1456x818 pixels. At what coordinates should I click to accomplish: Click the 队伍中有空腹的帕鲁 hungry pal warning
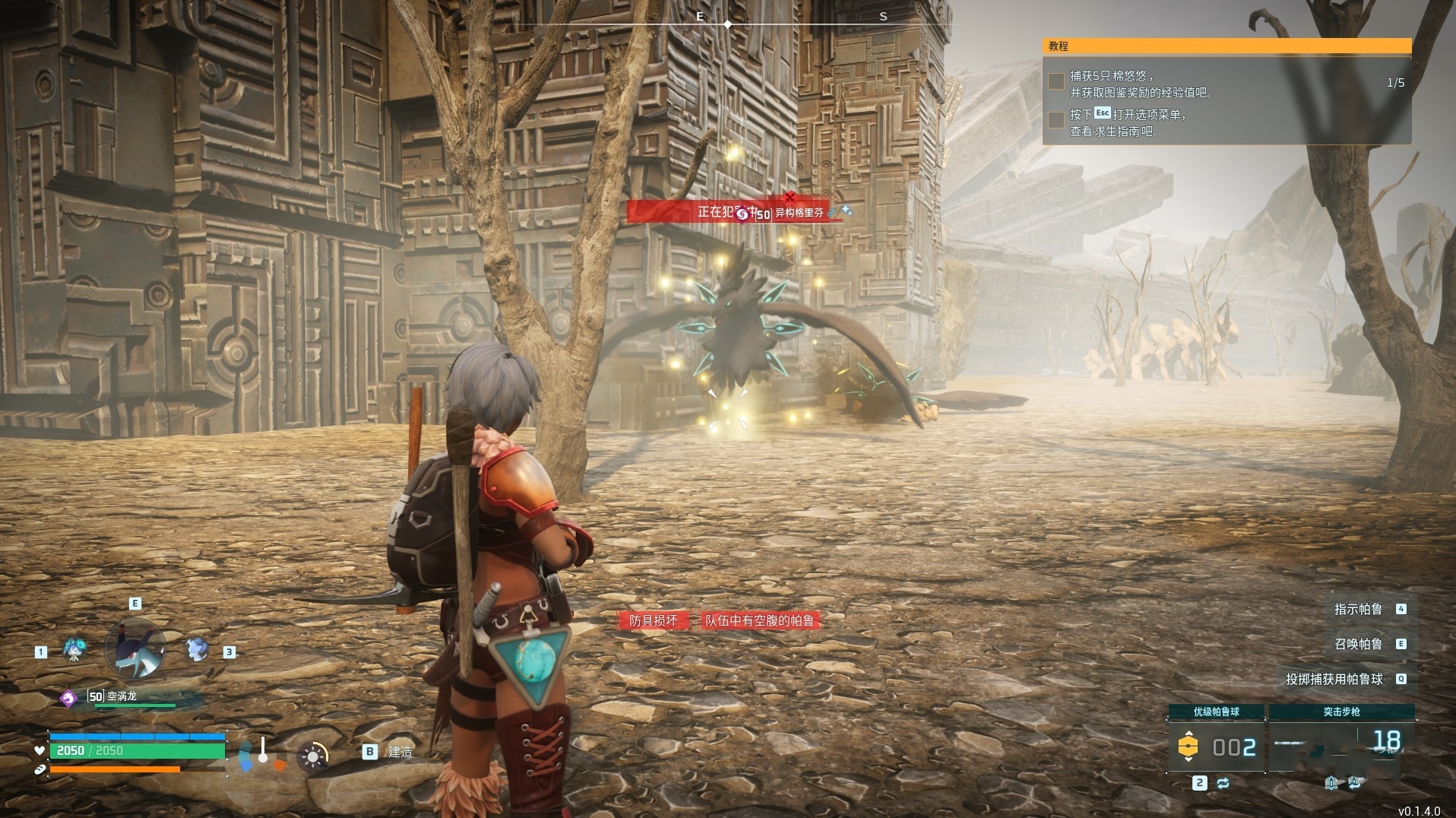pos(759,620)
